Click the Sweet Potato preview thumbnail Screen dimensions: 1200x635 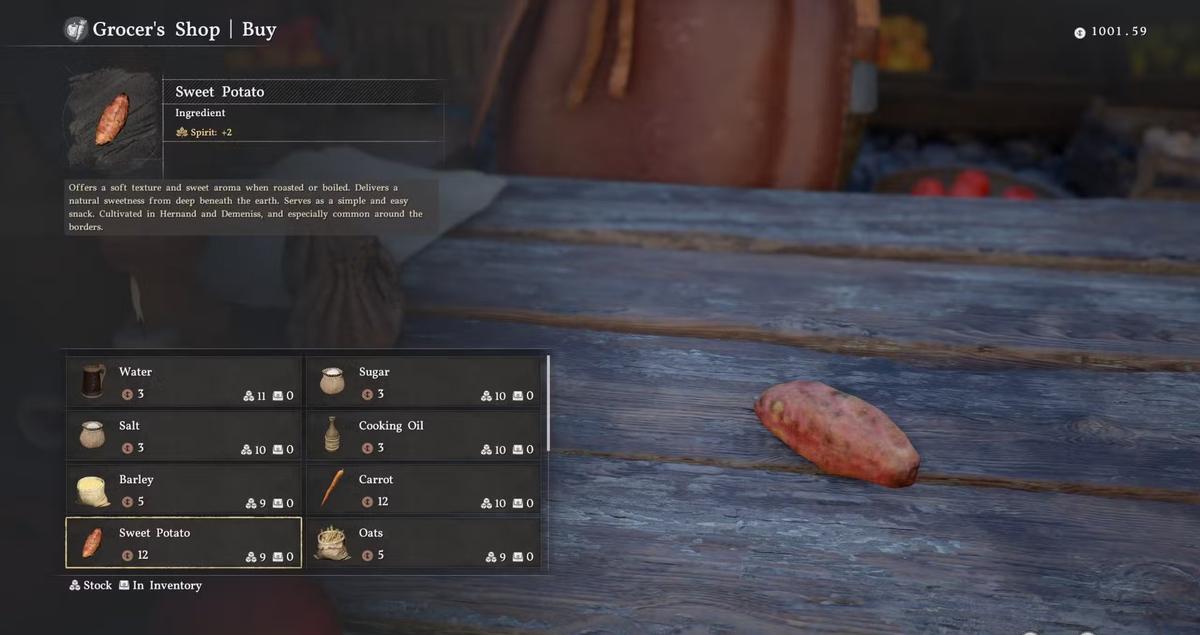[112, 120]
